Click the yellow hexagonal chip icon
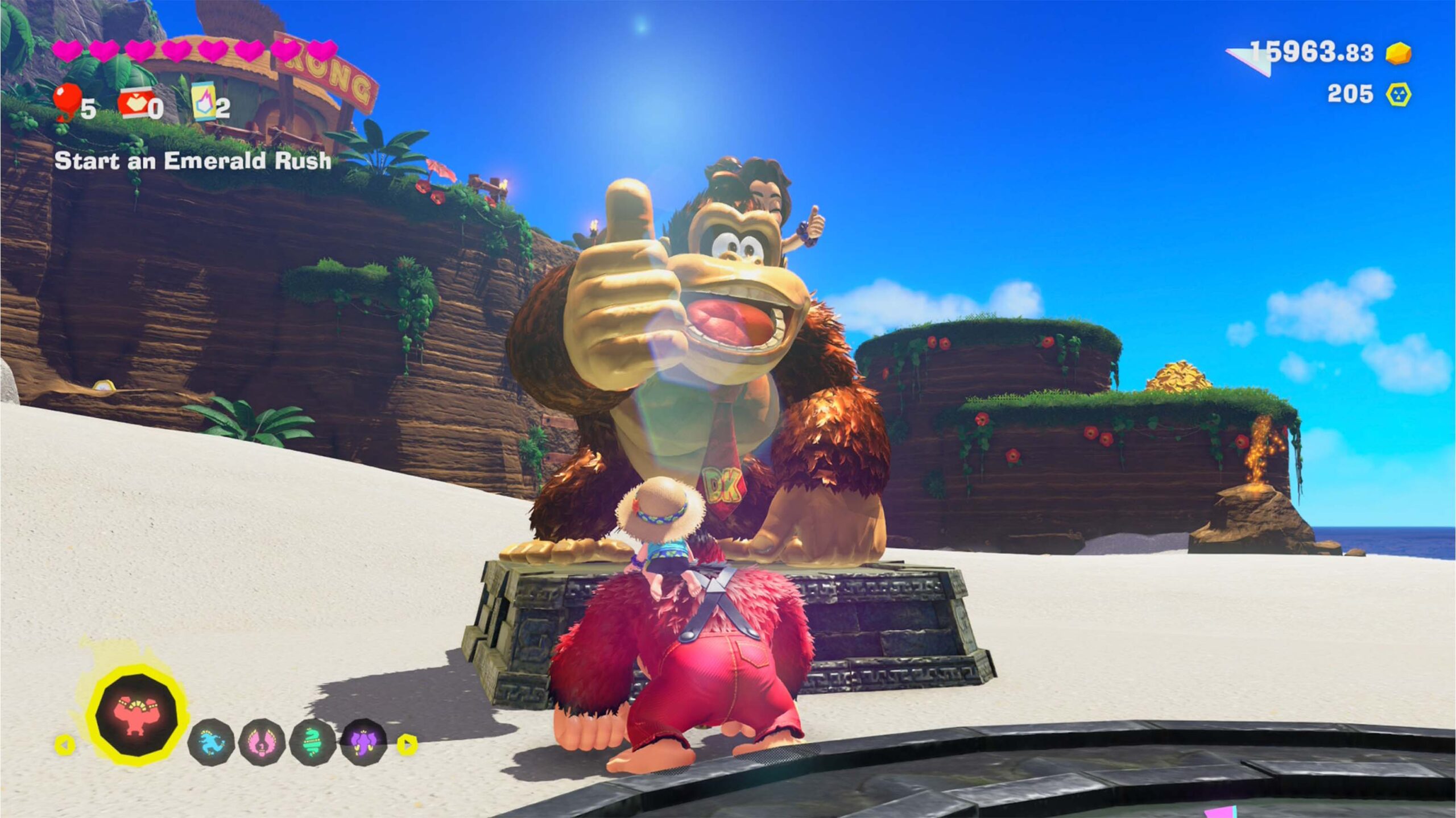The width and height of the screenshot is (1456, 818). point(1398,94)
